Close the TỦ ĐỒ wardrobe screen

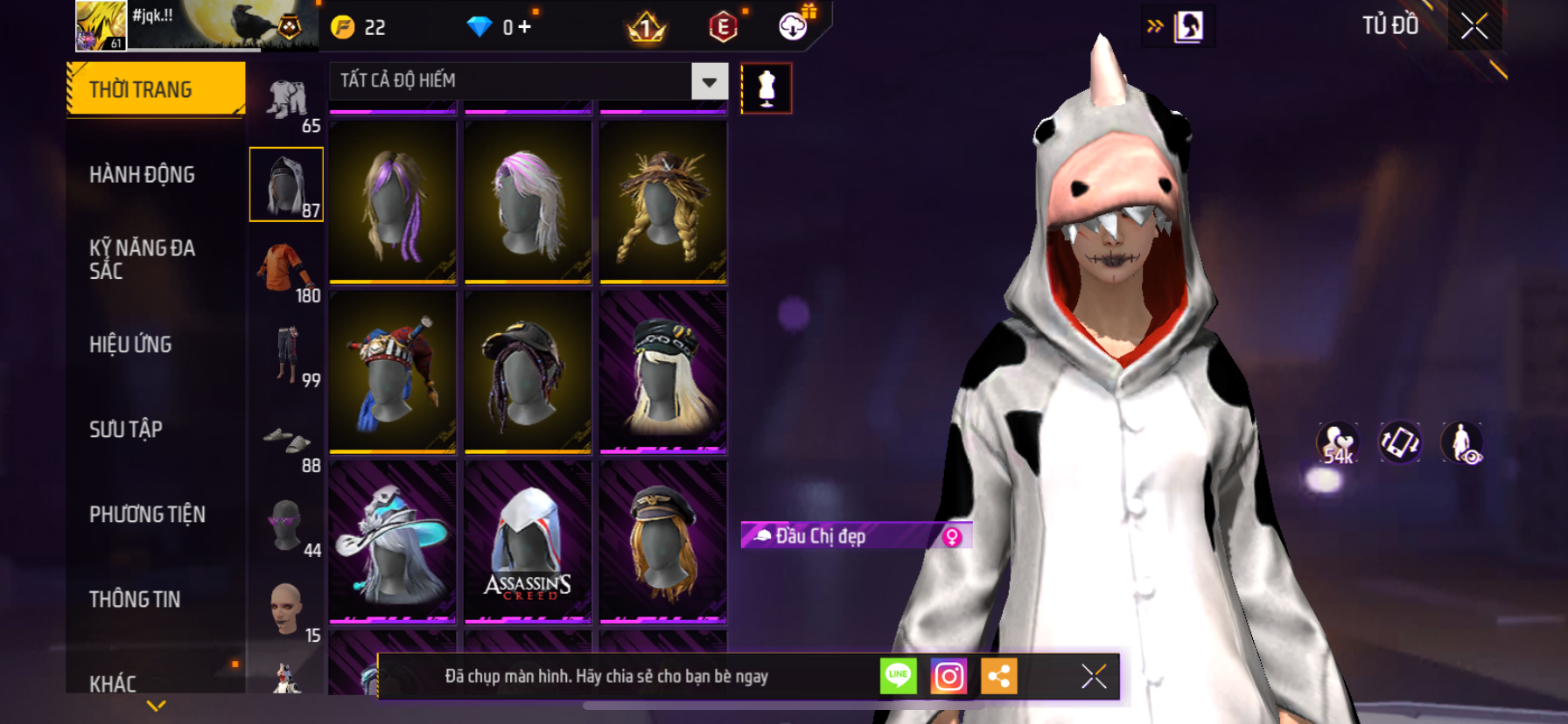(1474, 26)
